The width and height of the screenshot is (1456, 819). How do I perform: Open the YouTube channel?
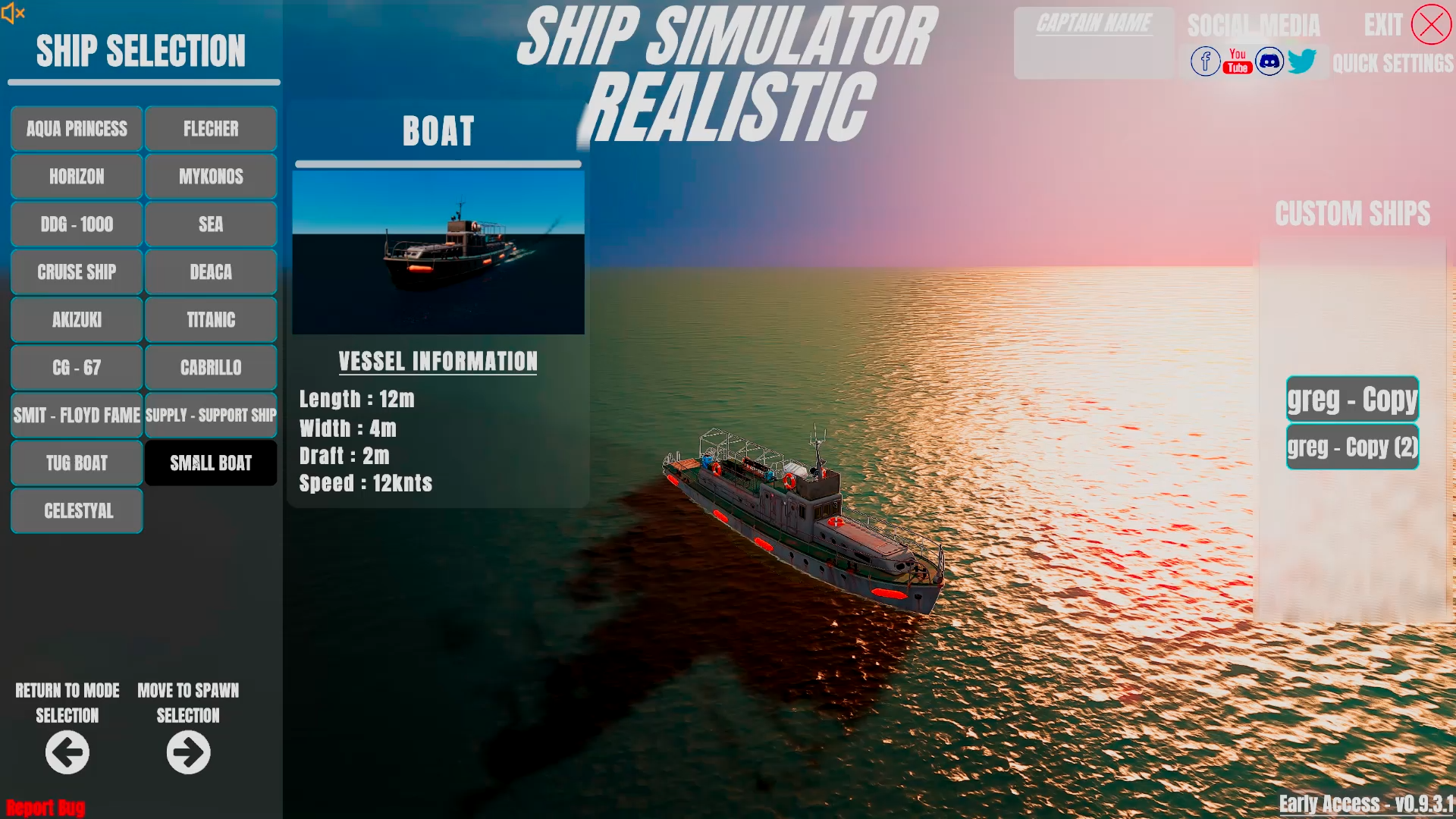coord(1237,61)
